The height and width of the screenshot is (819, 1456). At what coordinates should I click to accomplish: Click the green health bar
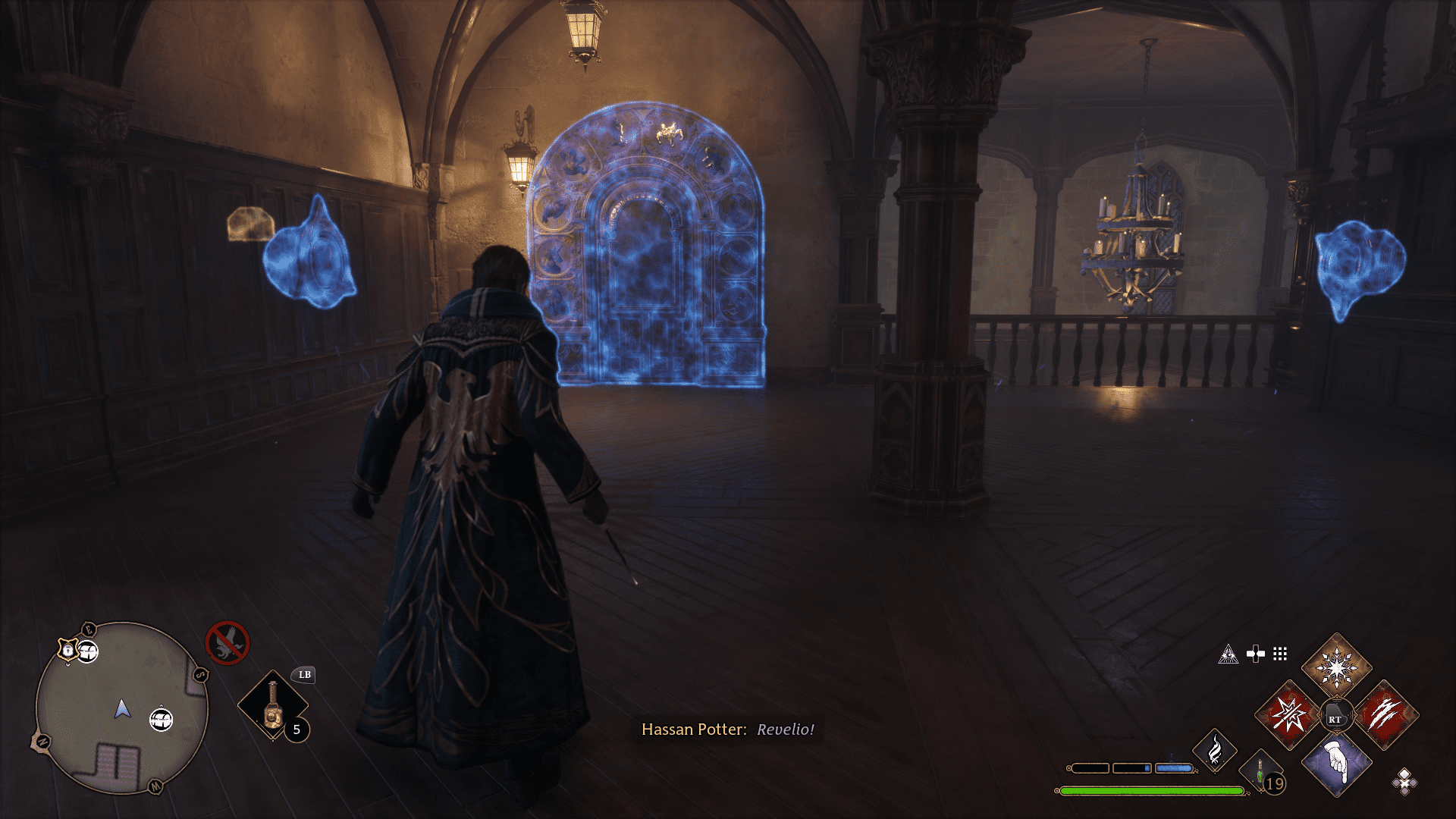pos(1153,792)
